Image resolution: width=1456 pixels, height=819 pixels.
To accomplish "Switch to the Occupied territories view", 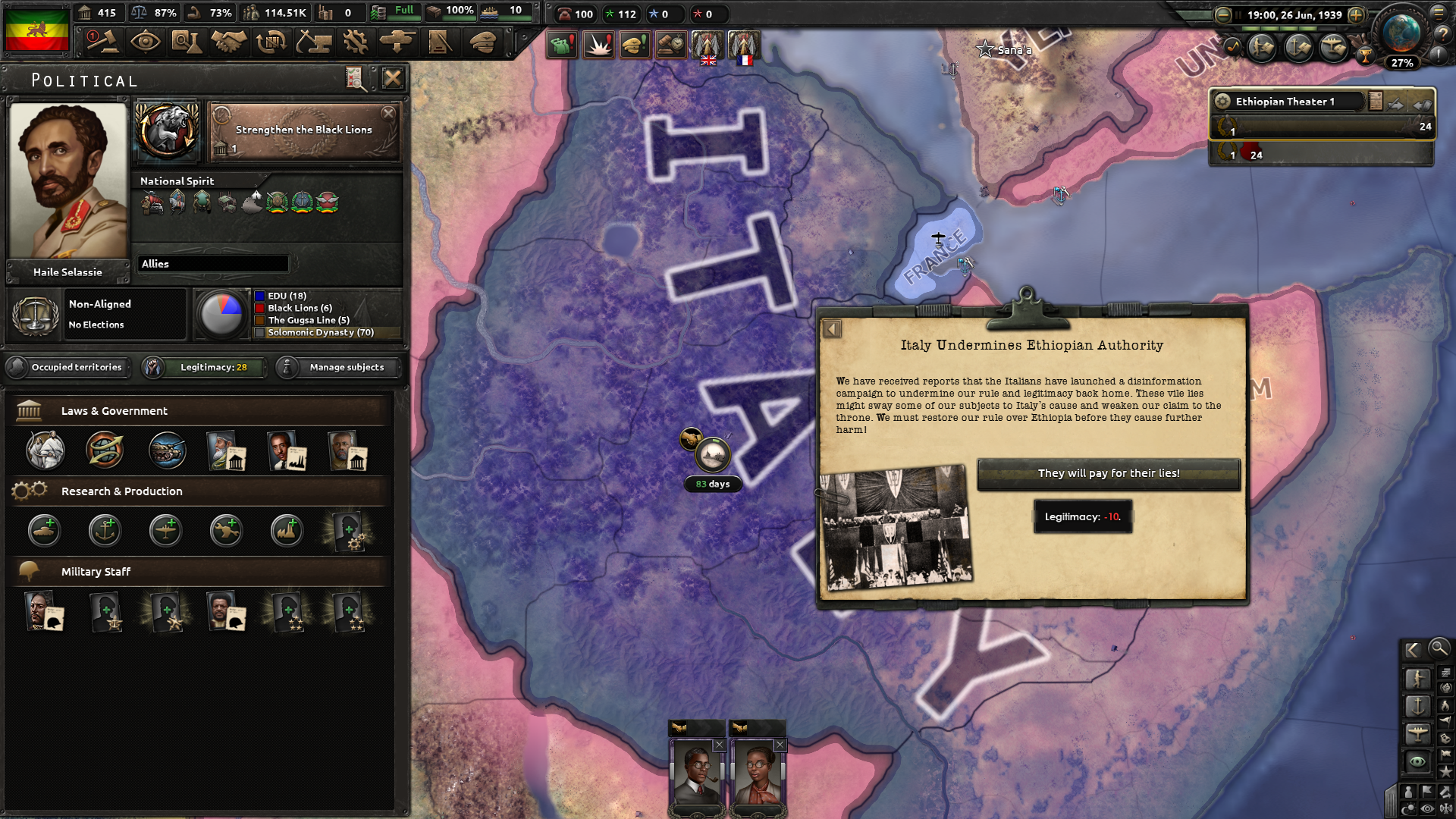I will (67, 367).
